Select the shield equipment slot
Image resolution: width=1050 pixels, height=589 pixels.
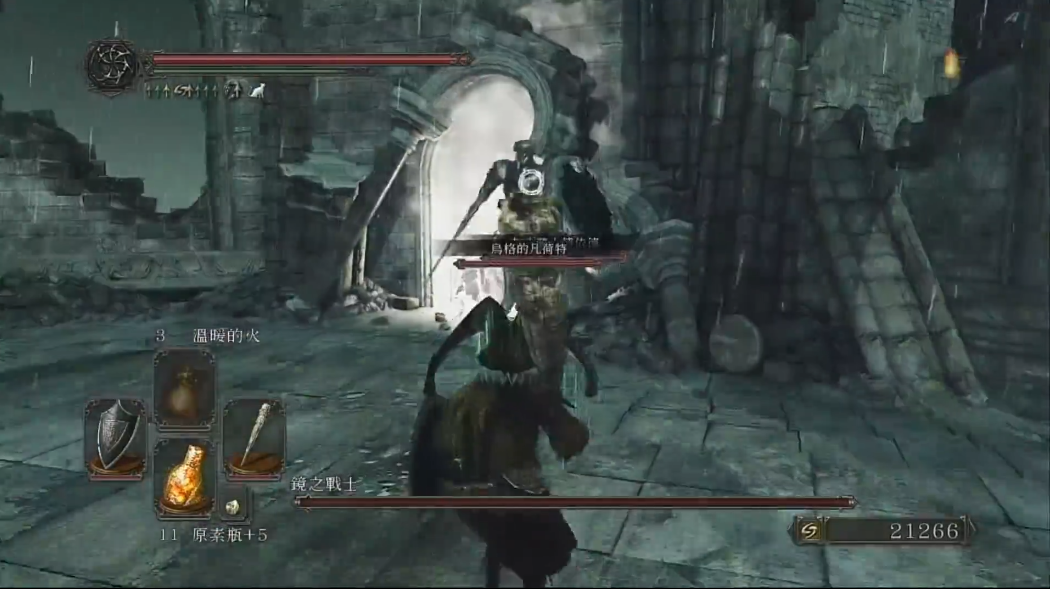point(115,439)
